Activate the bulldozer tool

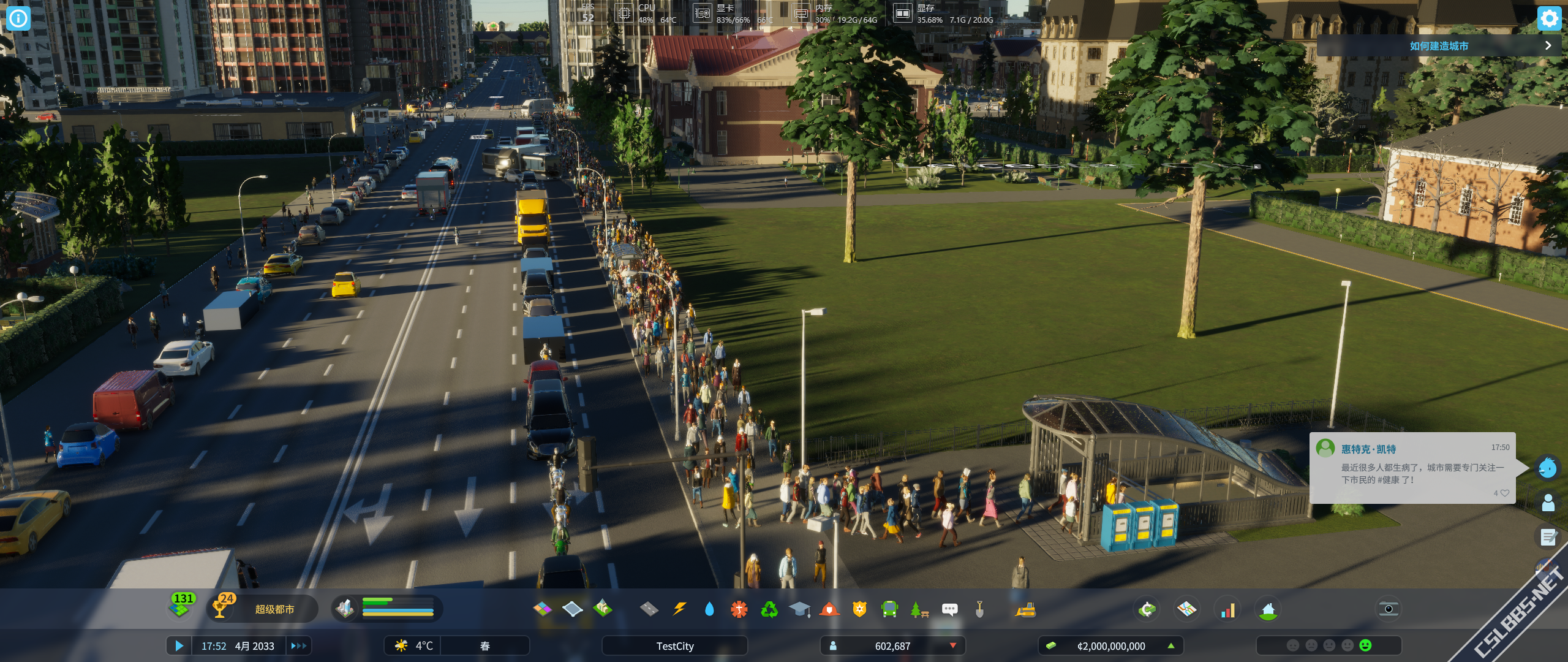tap(1025, 609)
